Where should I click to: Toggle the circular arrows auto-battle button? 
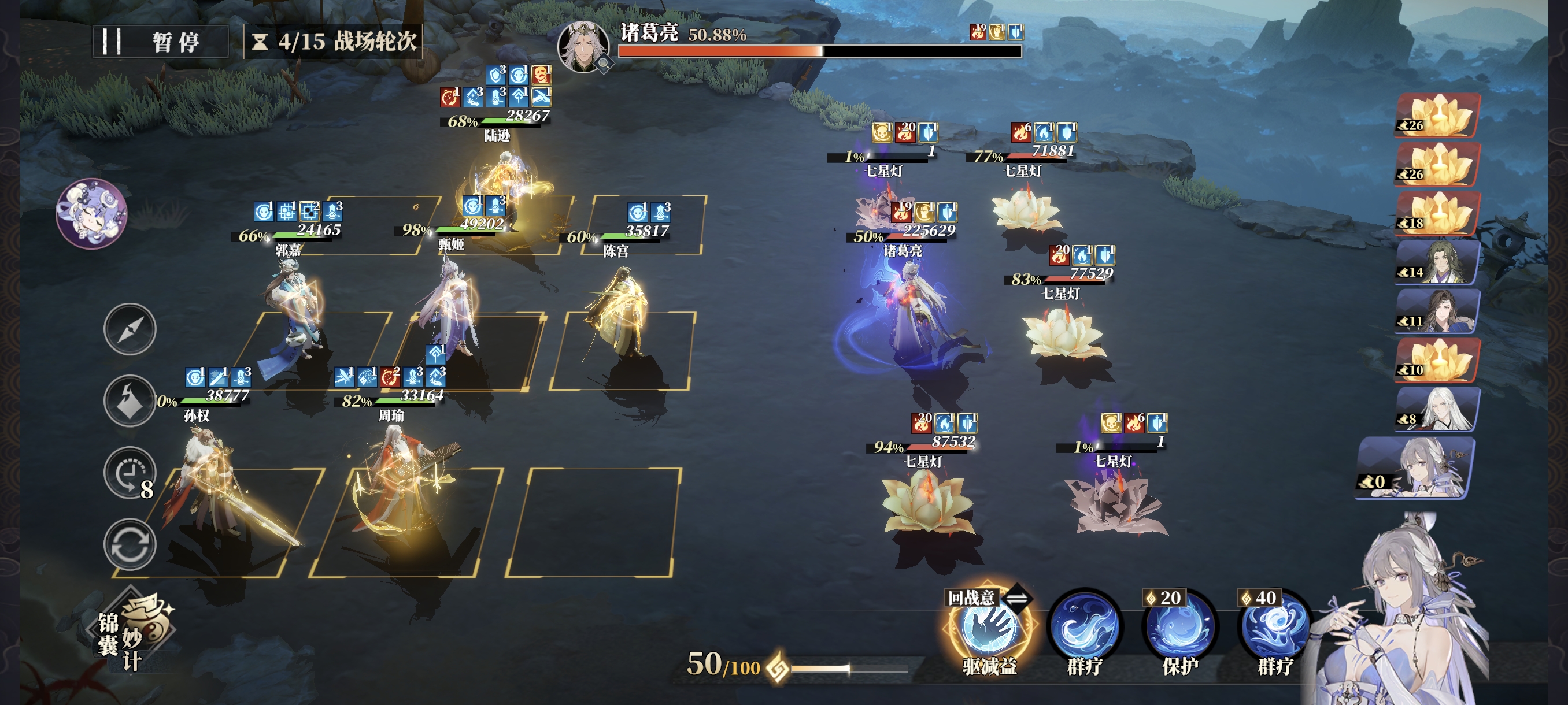pos(130,544)
